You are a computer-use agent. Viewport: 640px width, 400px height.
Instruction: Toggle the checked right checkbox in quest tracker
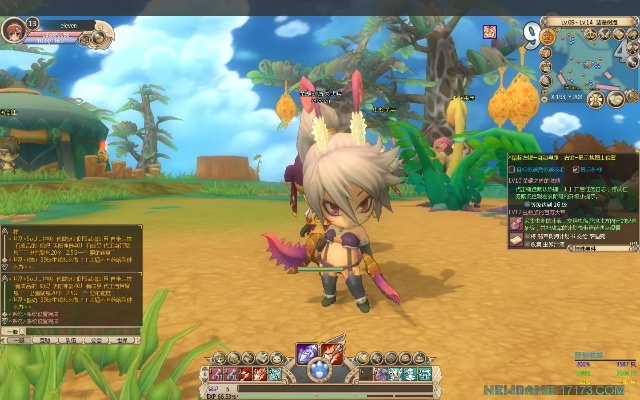(575, 169)
